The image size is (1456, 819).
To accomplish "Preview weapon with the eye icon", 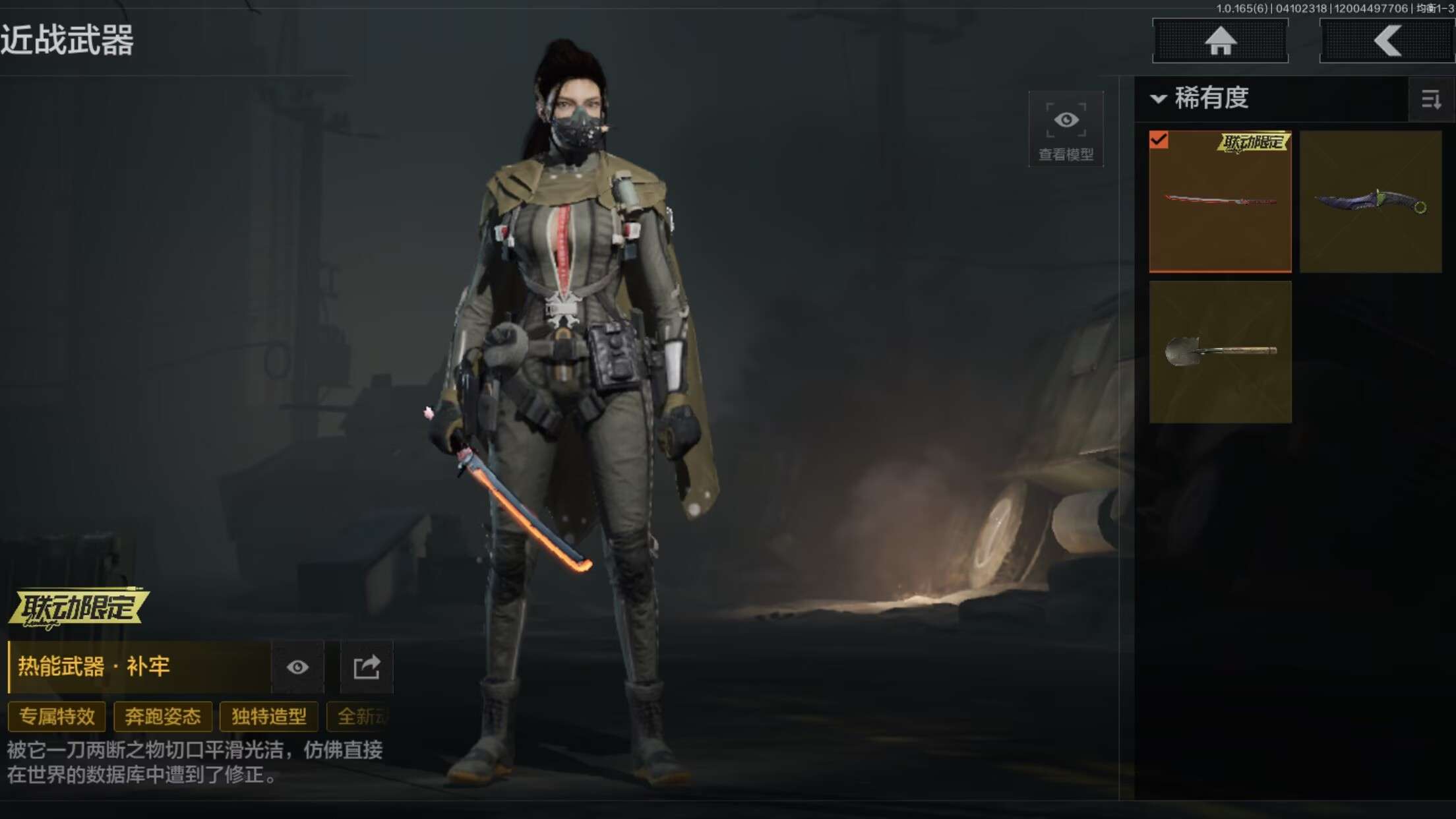I will (x=297, y=667).
